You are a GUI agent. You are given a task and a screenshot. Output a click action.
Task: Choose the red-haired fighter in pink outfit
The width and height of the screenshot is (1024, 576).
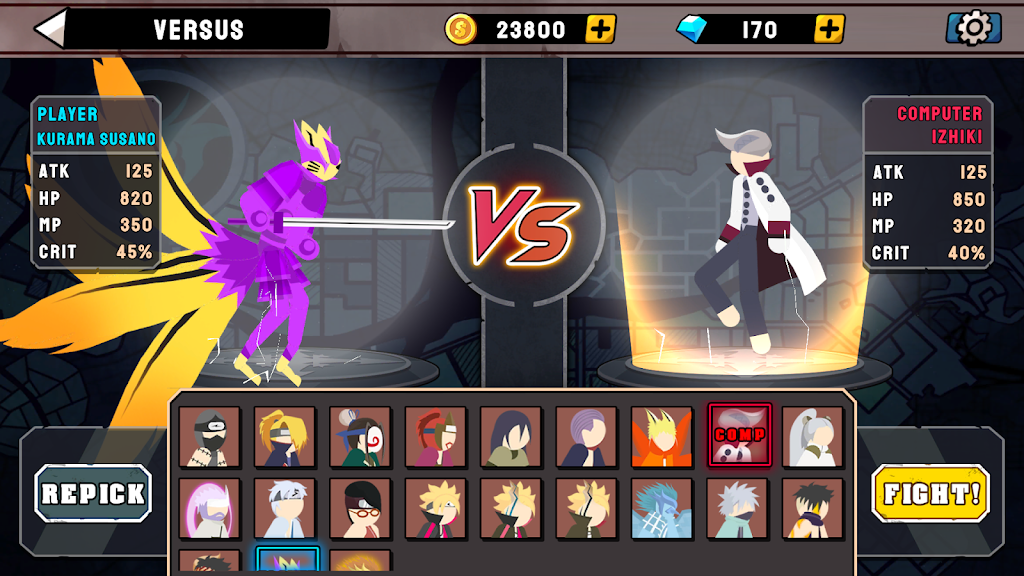click(x=436, y=437)
